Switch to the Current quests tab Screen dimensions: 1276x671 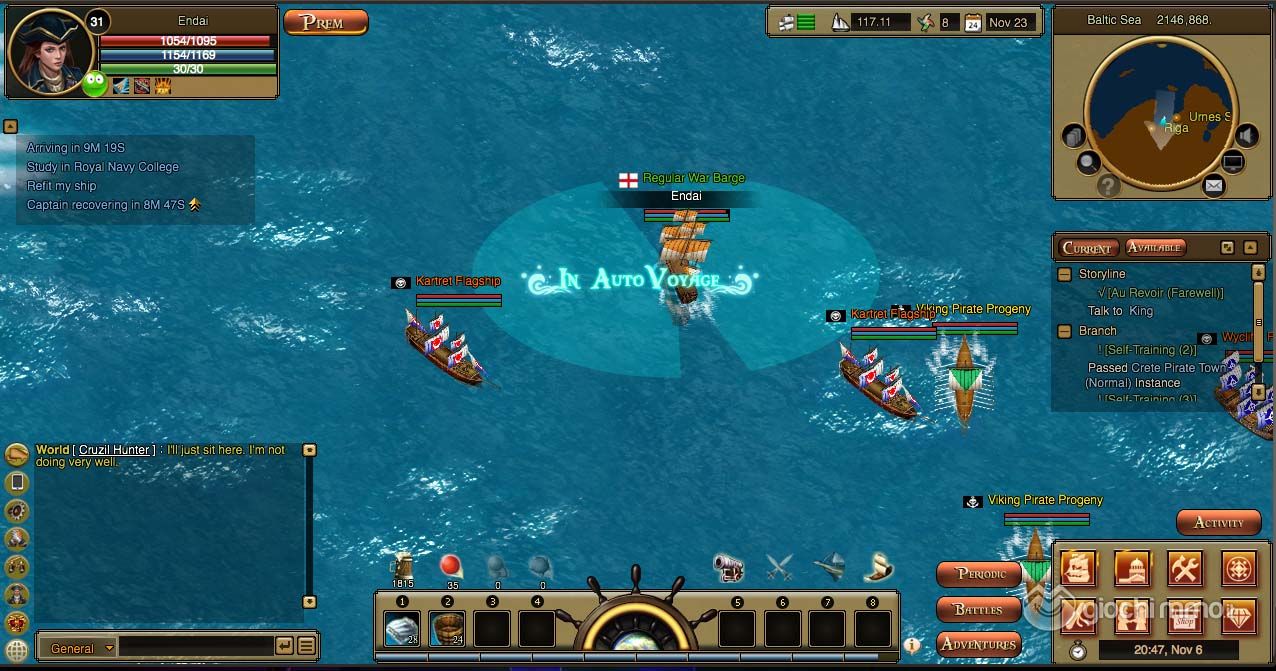[x=1087, y=248]
